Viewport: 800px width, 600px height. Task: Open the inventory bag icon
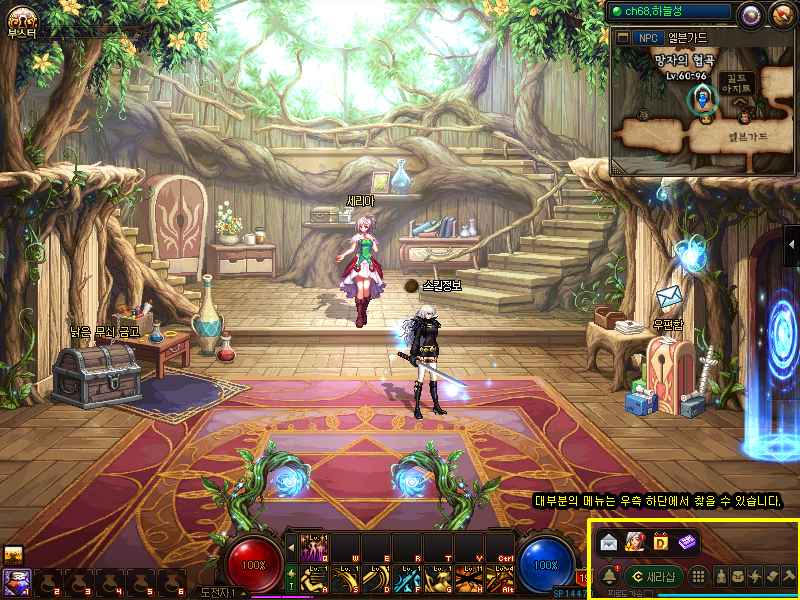[738, 576]
